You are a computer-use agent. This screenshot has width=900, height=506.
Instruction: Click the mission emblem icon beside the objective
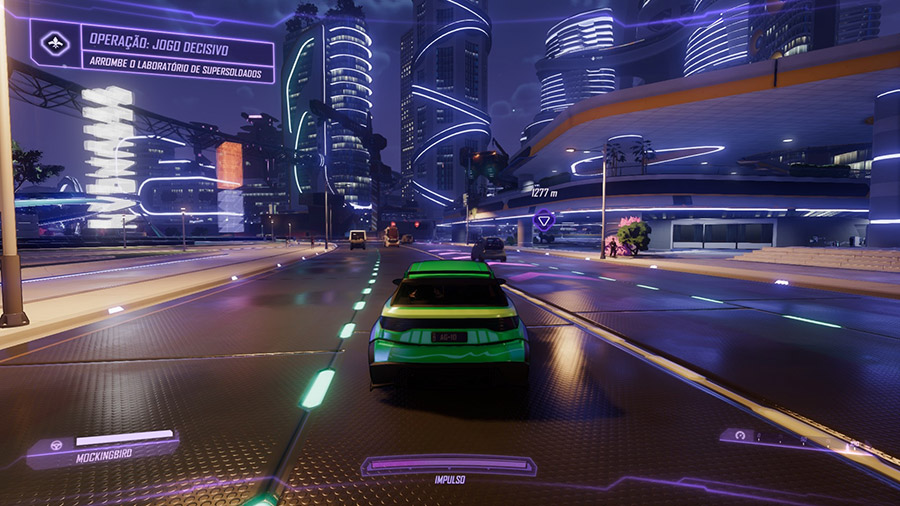[55, 44]
